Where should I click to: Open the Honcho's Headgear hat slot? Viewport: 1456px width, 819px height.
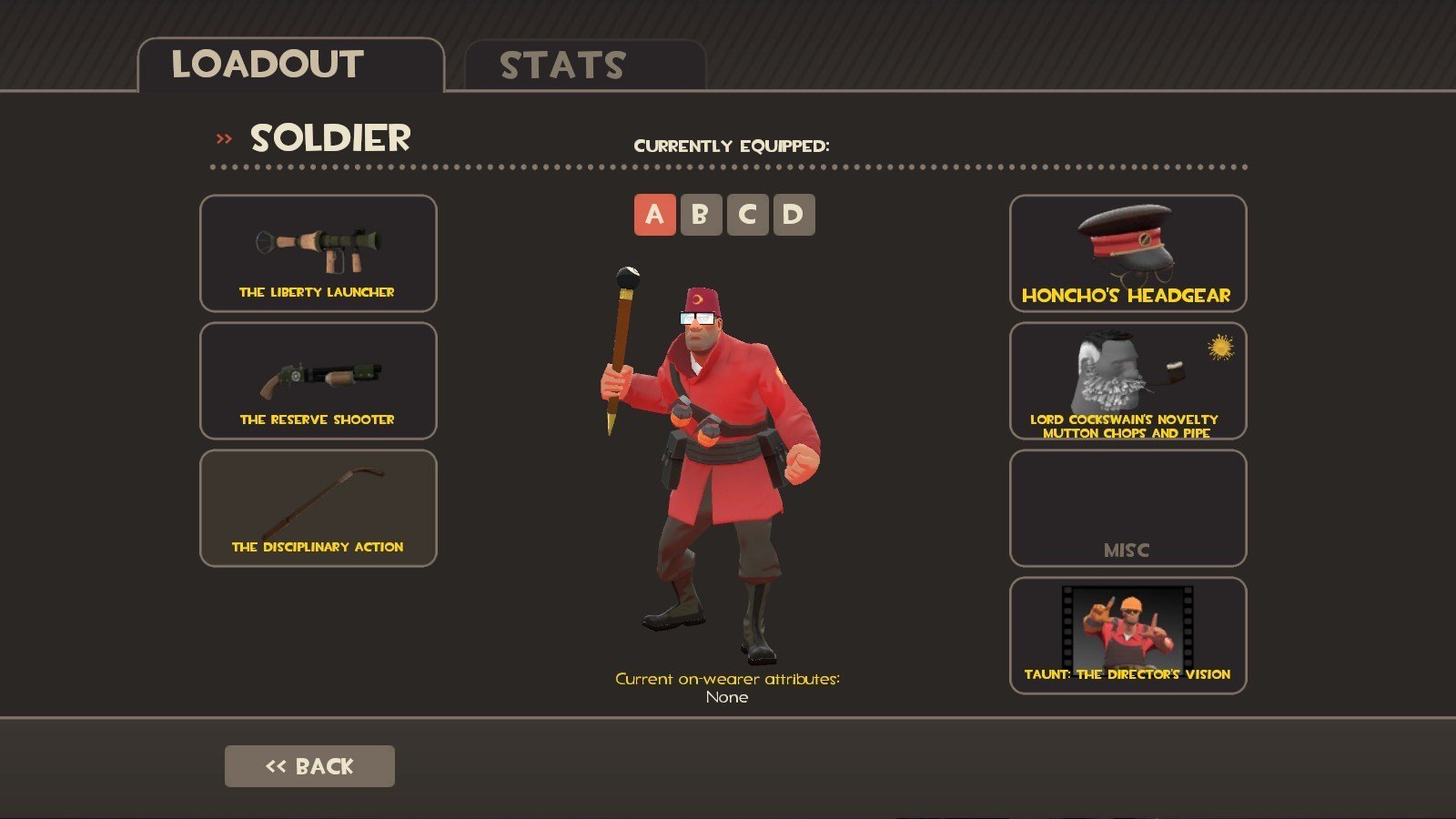click(1127, 253)
